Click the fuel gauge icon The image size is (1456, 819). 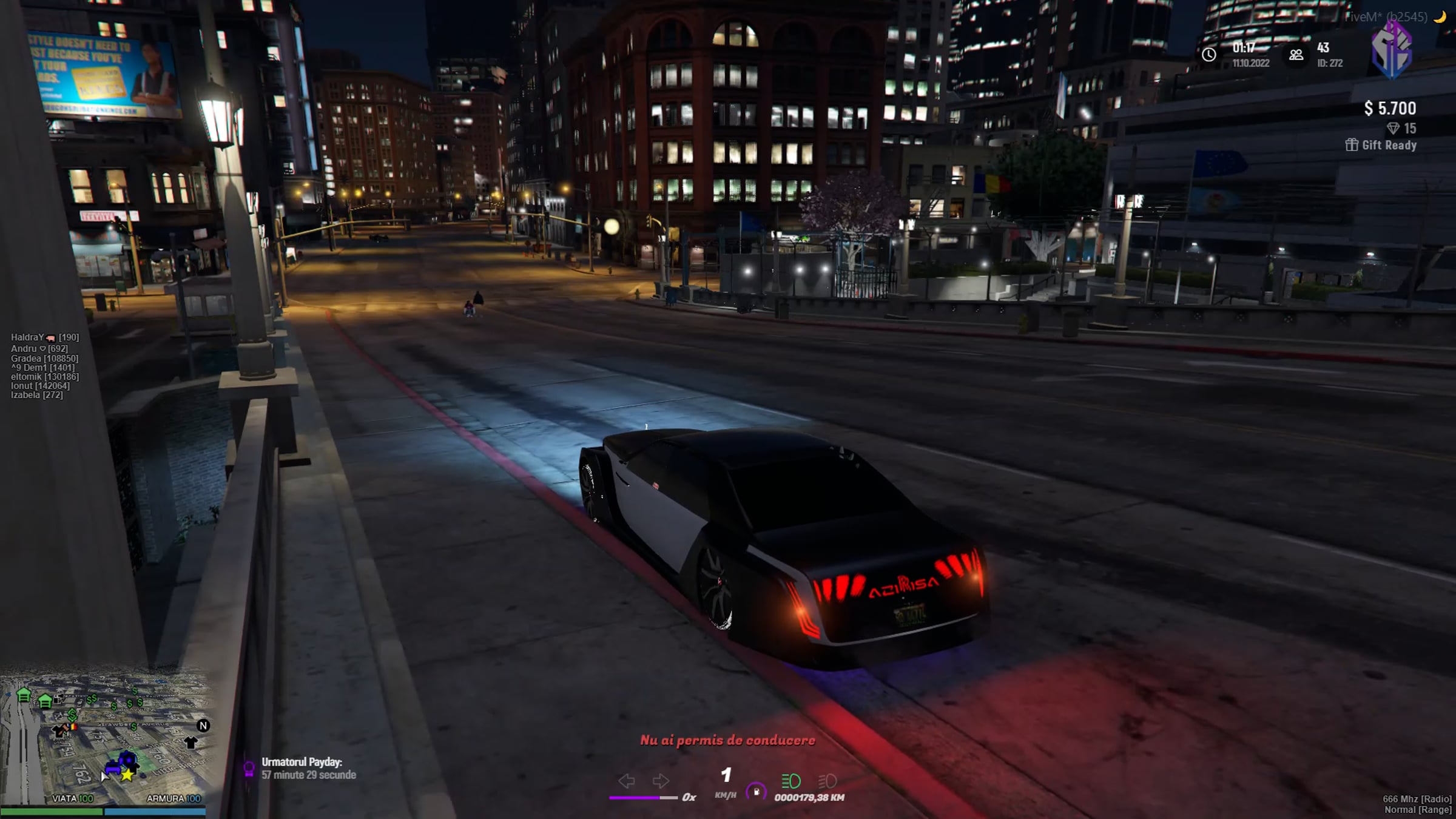click(756, 791)
